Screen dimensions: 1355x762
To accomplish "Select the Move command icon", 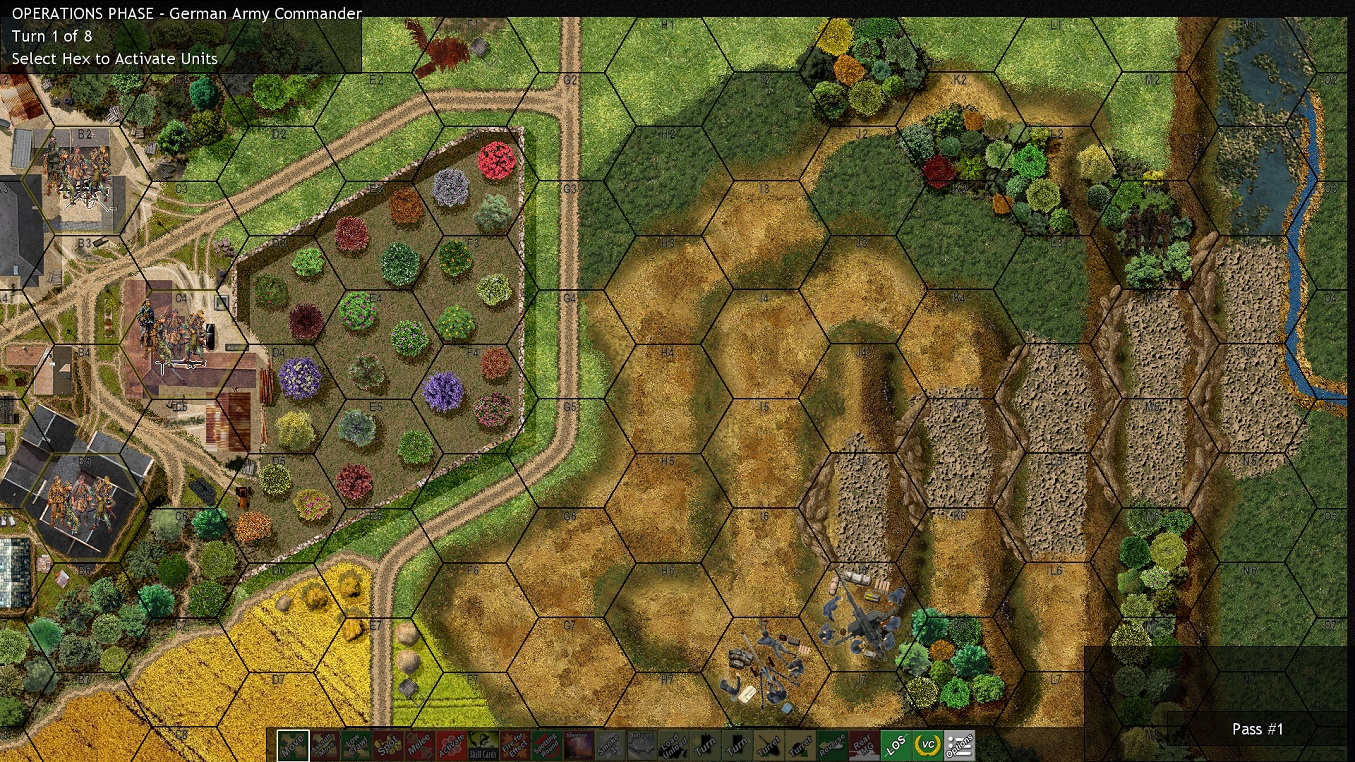I will tap(293, 745).
